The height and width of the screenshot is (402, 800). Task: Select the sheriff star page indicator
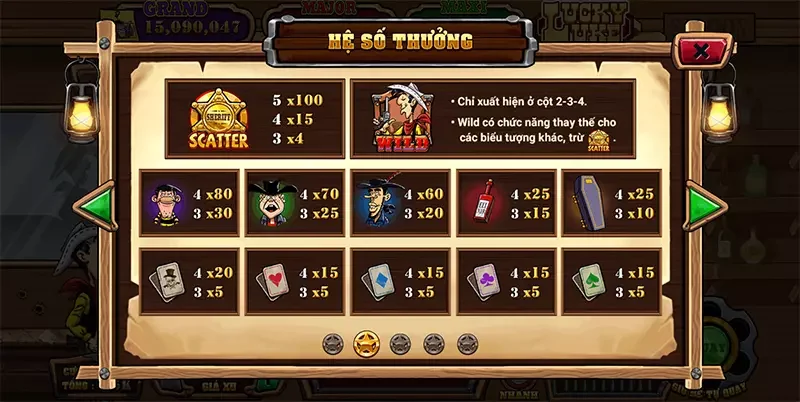pos(366,343)
